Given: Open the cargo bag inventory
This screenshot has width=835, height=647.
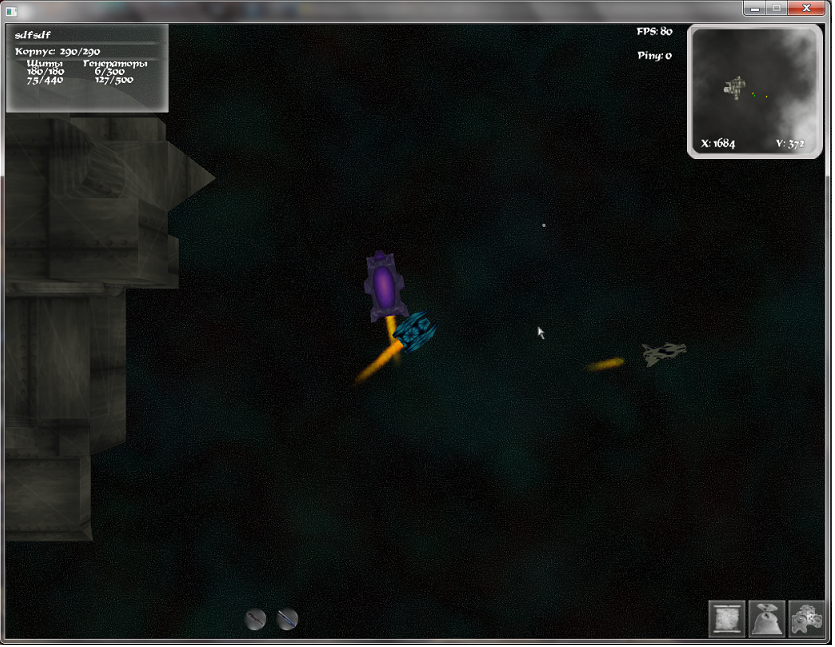Looking at the screenshot, I should [x=767, y=618].
